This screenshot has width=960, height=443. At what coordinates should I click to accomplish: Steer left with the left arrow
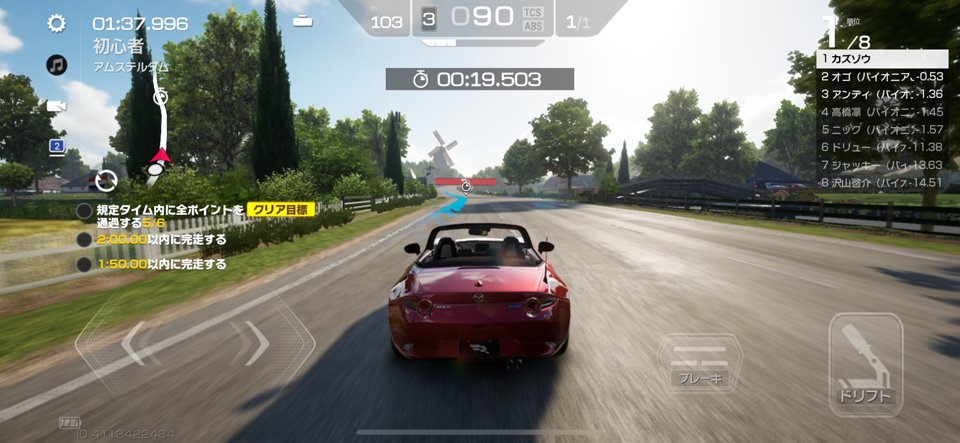pos(132,343)
